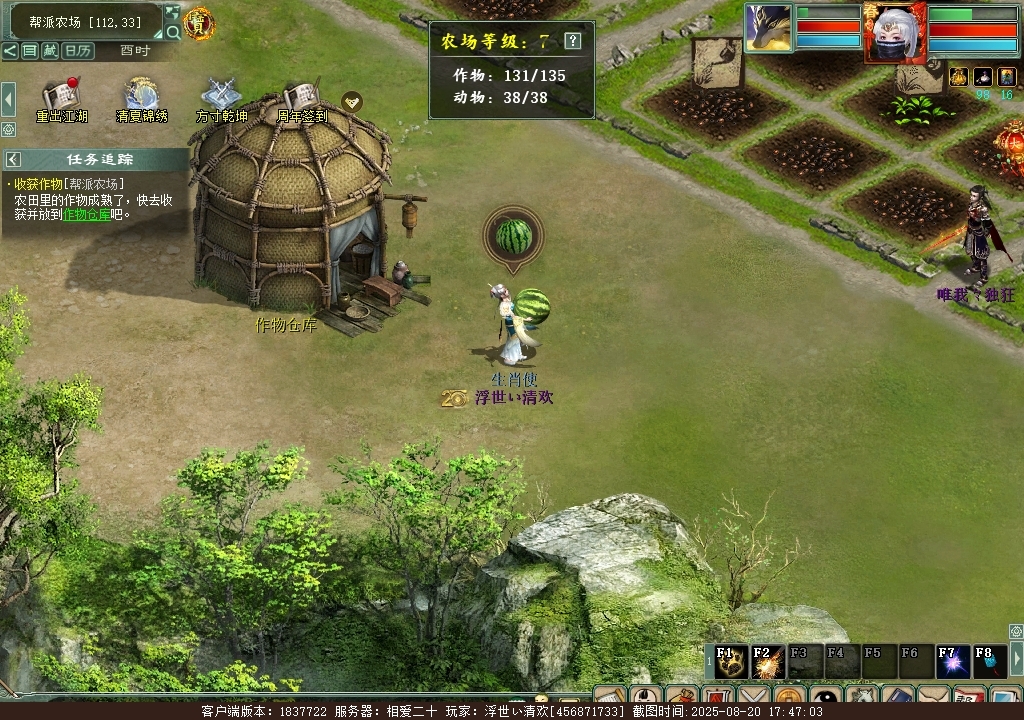This screenshot has width=1024, height=720.
Task: Open the yin-yang icon in the bottom menu
Action: (x=825, y=698)
